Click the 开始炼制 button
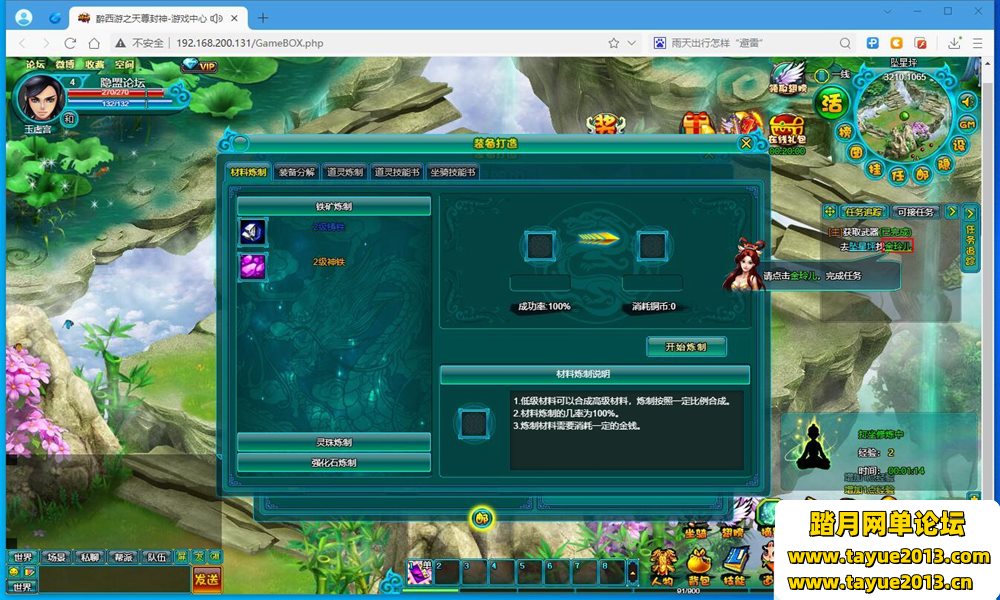Image resolution: width=1000 pixels, height=600 pixels. coord(686,346)
